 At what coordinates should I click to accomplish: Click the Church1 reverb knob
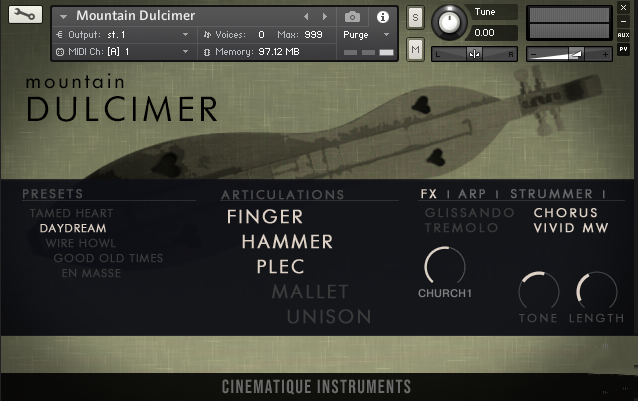pos(445,267)
